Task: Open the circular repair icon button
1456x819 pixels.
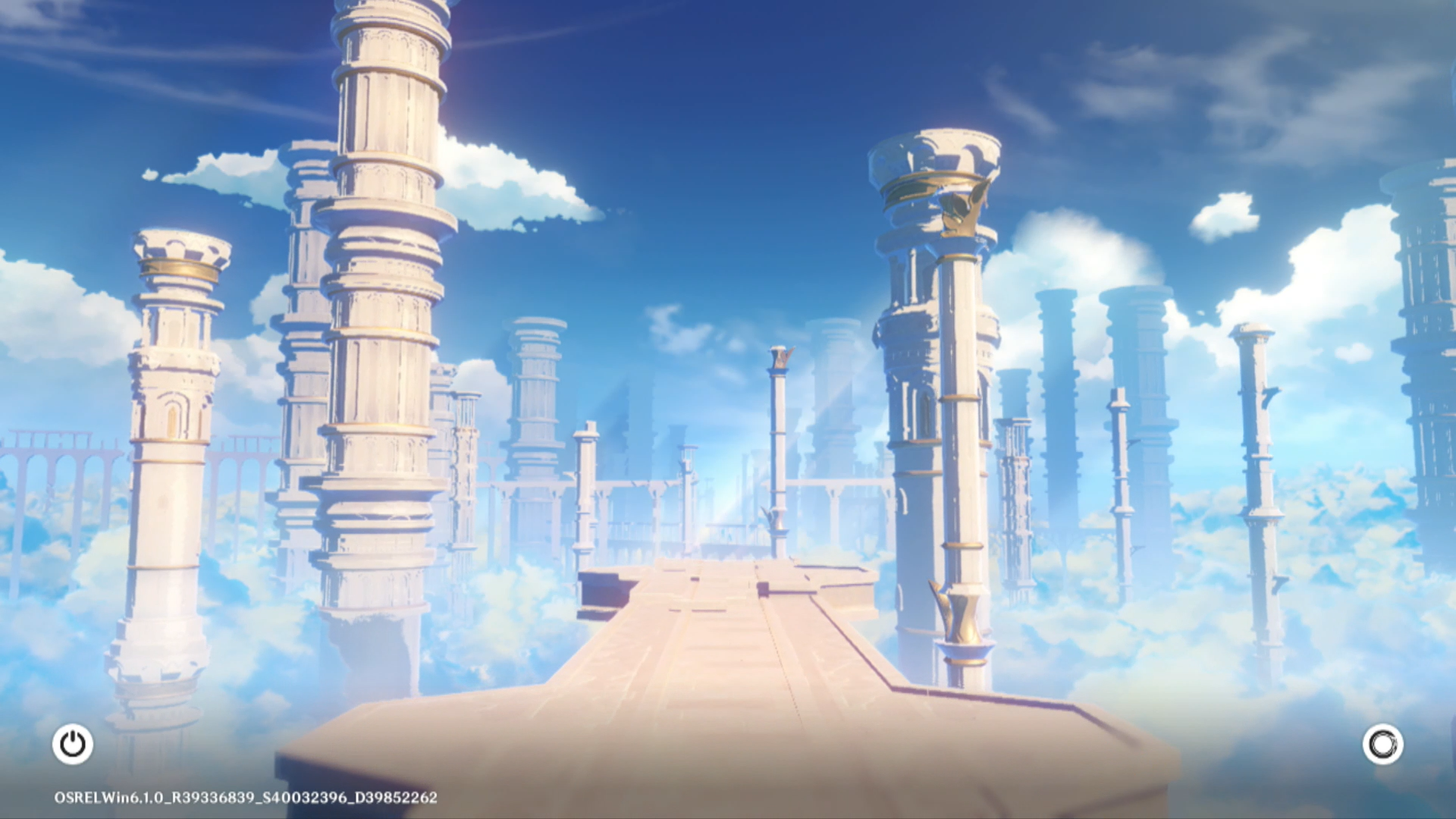Action: (1382, 744)
